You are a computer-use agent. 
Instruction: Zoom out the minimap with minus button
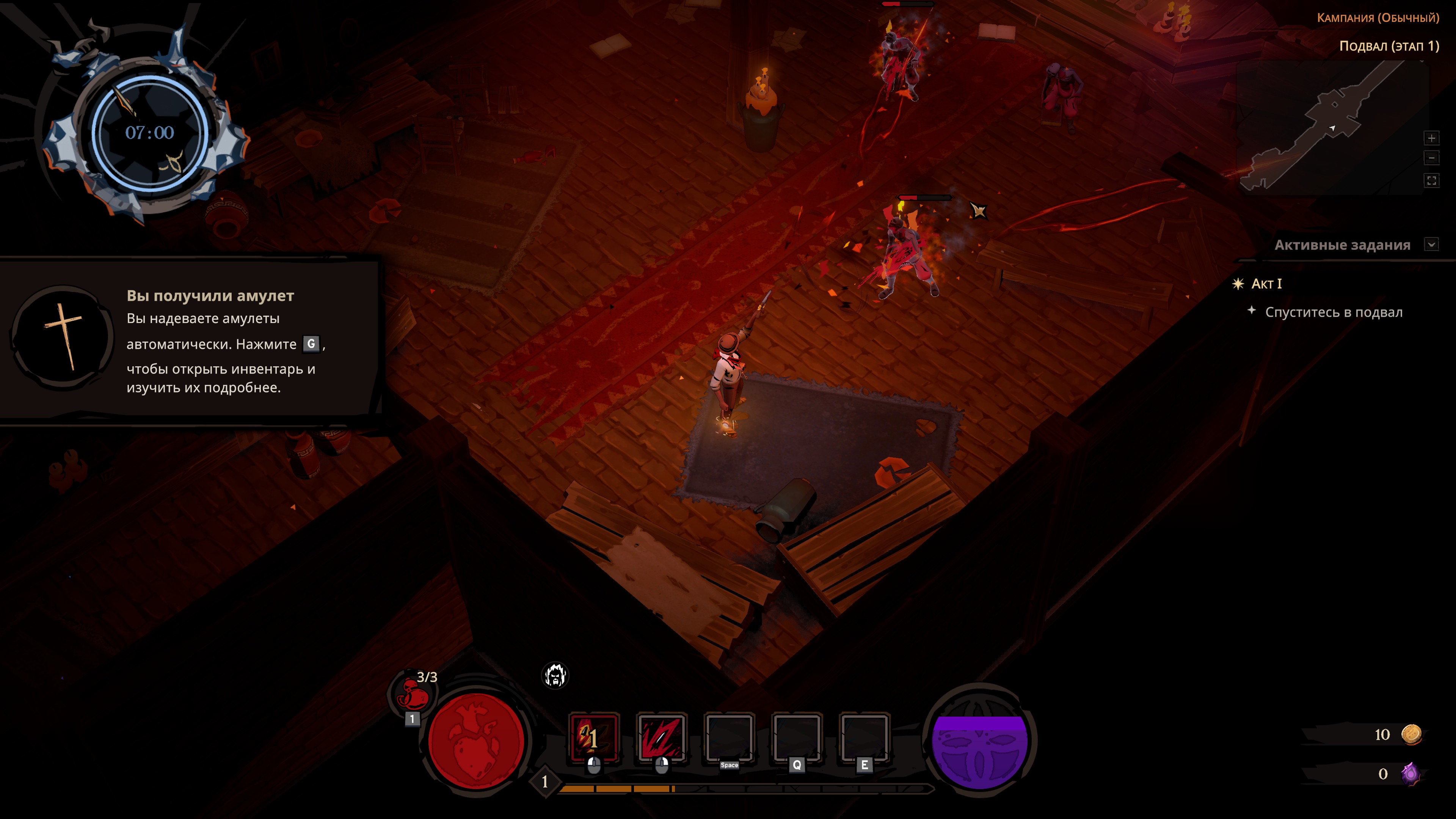[x=1431, y=158]
